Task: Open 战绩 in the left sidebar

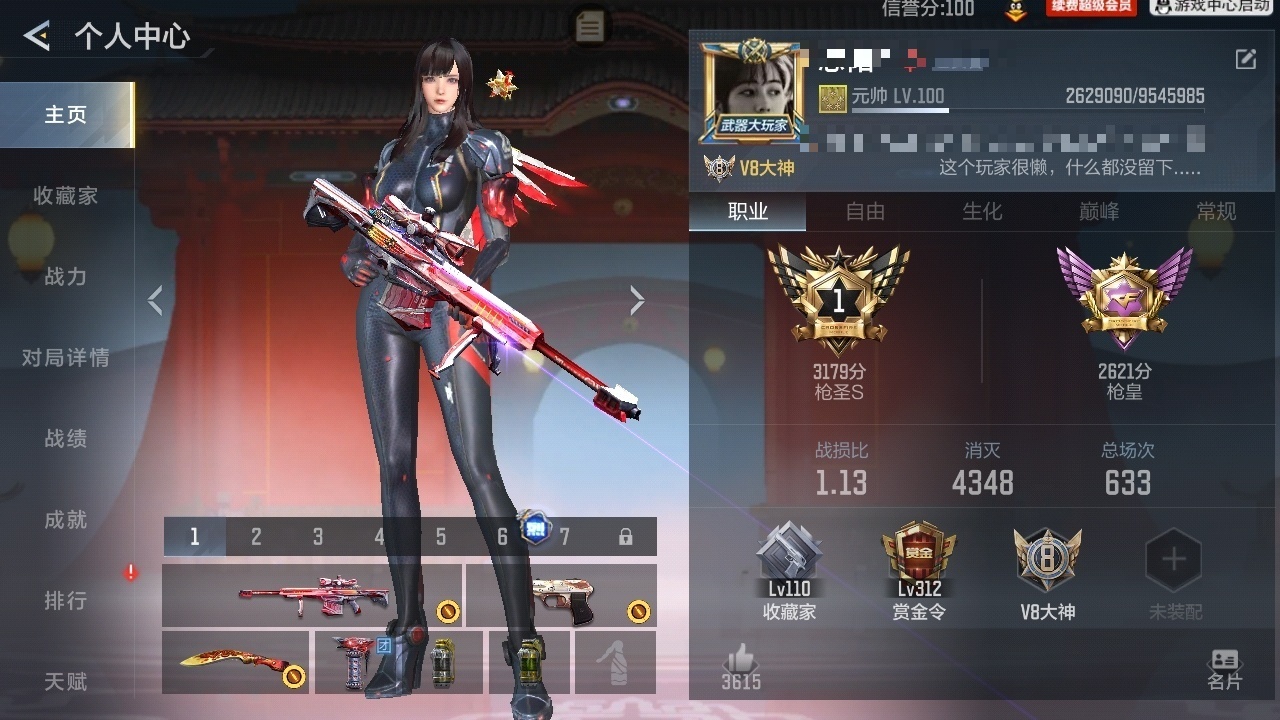Action: tap(67, 438)
